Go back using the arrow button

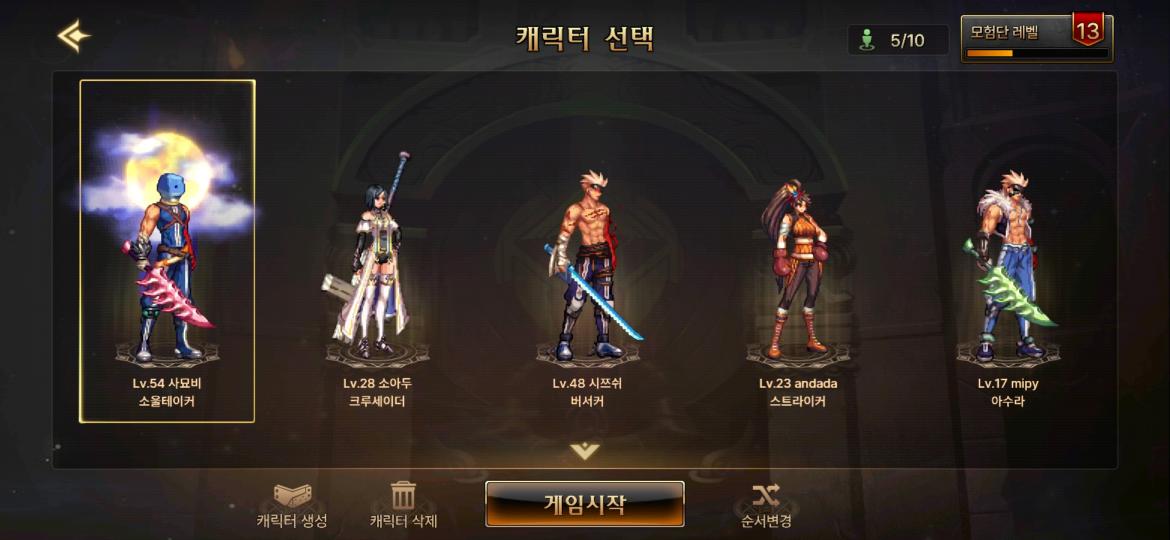73,37
